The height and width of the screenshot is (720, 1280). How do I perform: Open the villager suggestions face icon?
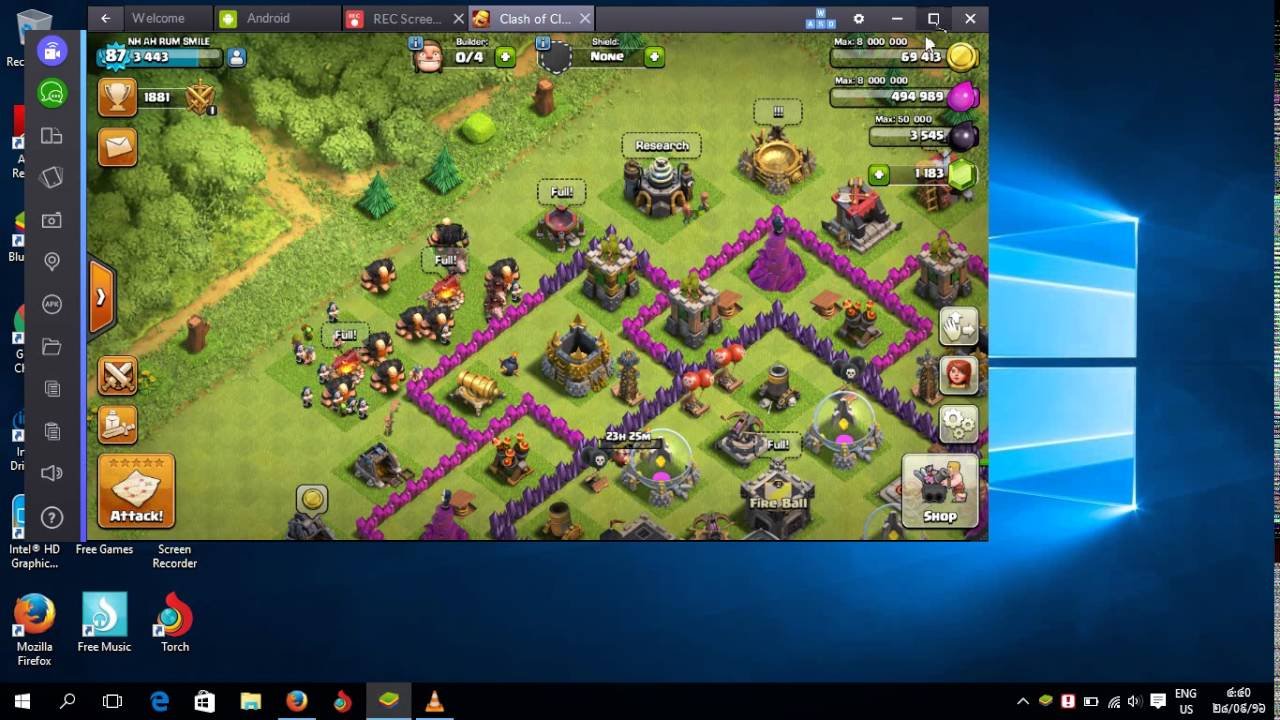(958, 376)
